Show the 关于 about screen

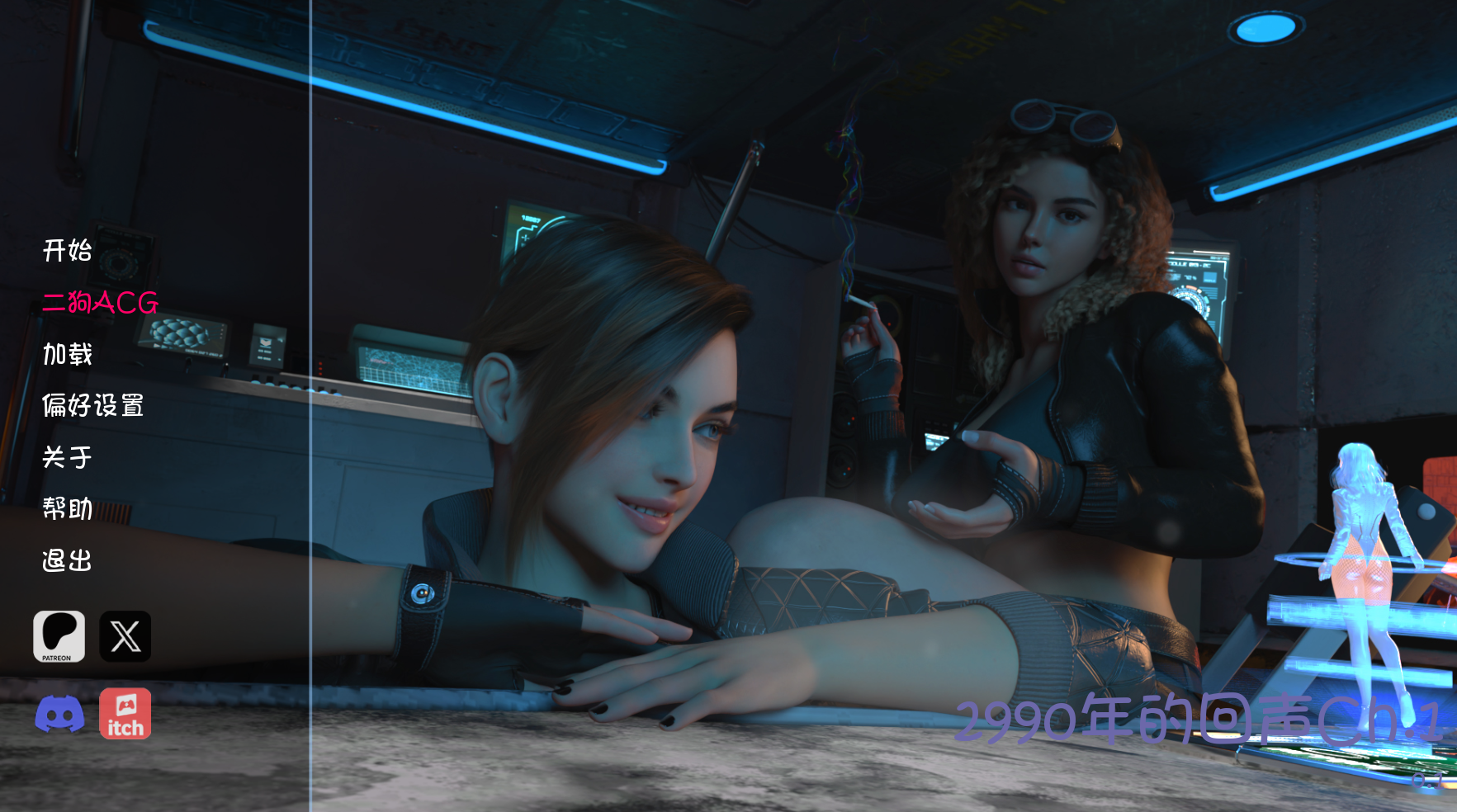click(x=67, y=457)
